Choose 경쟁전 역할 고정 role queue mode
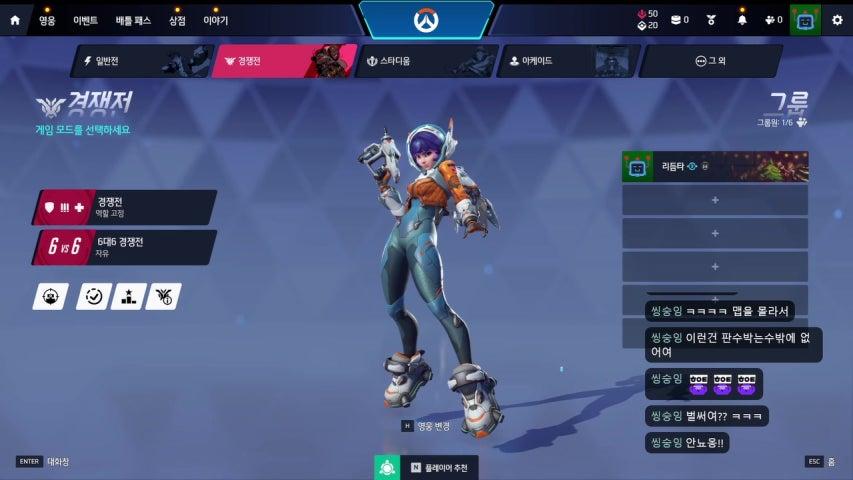Screen dimensions: 853x480 (124, 207)
